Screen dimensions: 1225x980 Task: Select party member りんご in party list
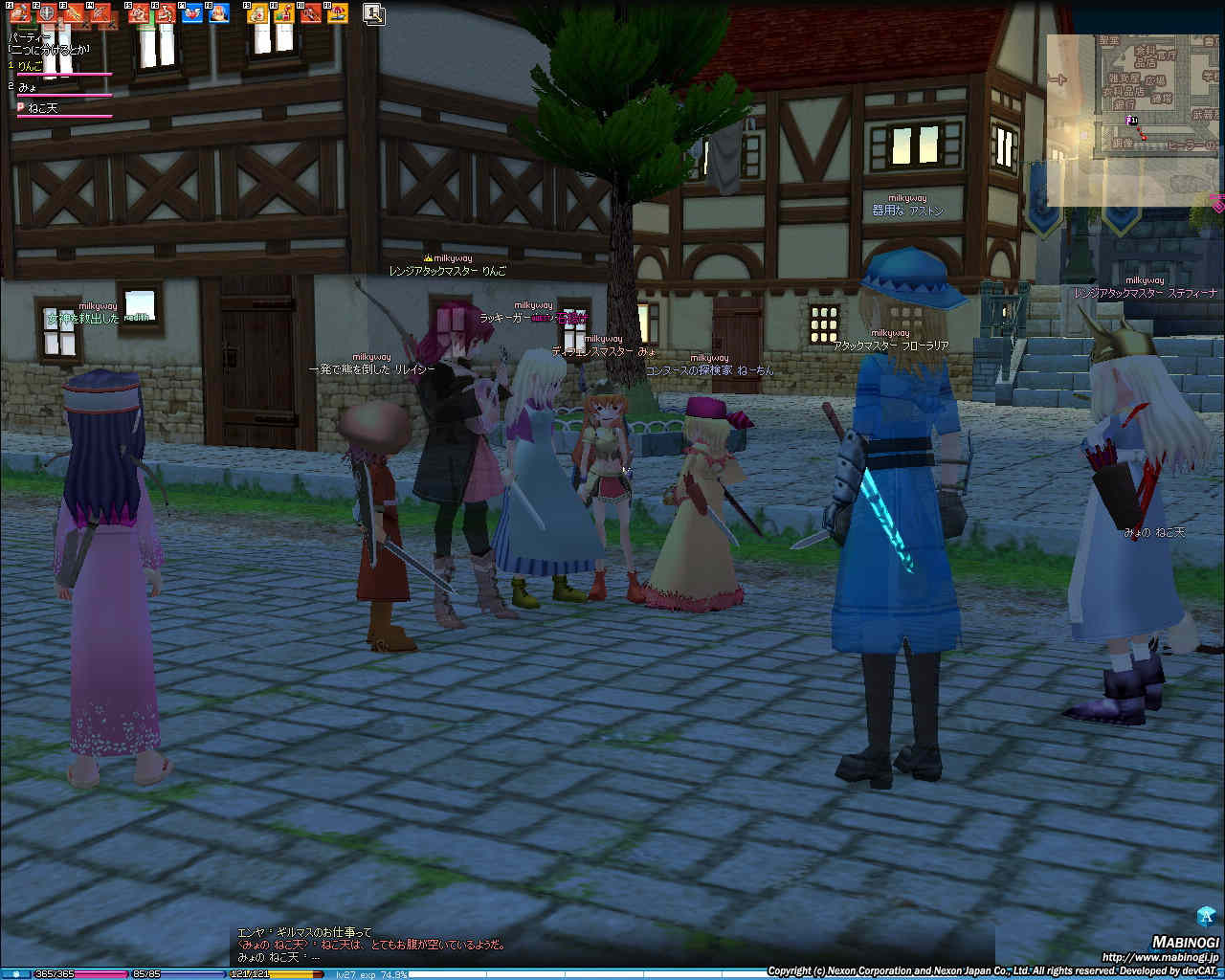pyautogui.click(x=32, y=66)
